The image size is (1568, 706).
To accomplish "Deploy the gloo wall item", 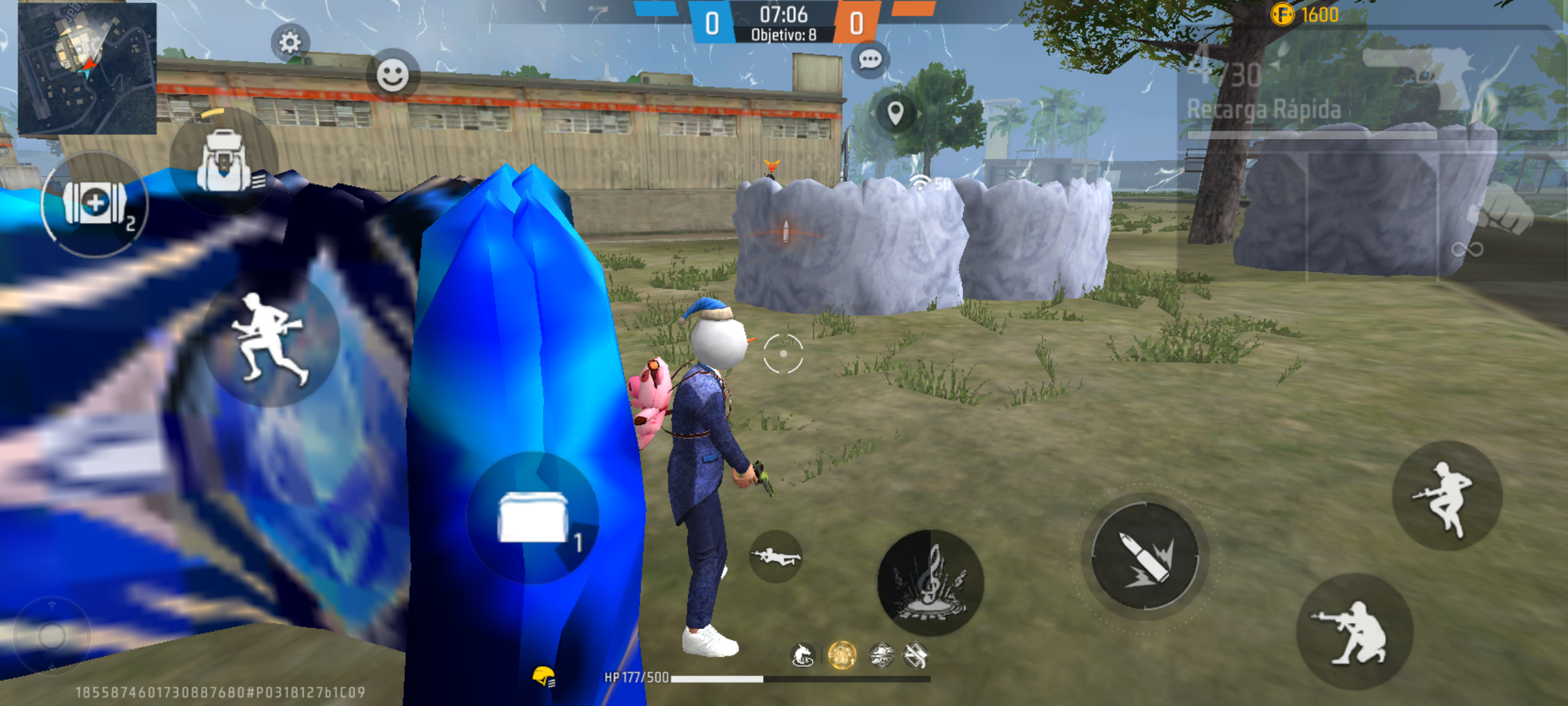I will (532, 517).
